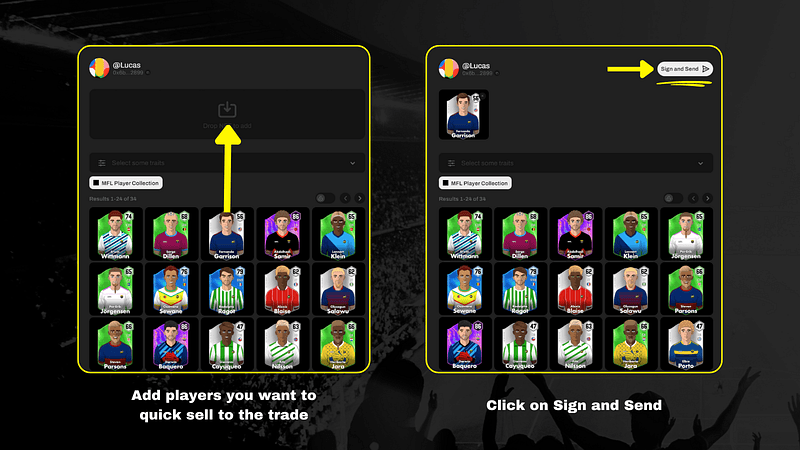Go to next results page in left panel
The height and width of the screenshot is (450, 800).
[357, 198]
